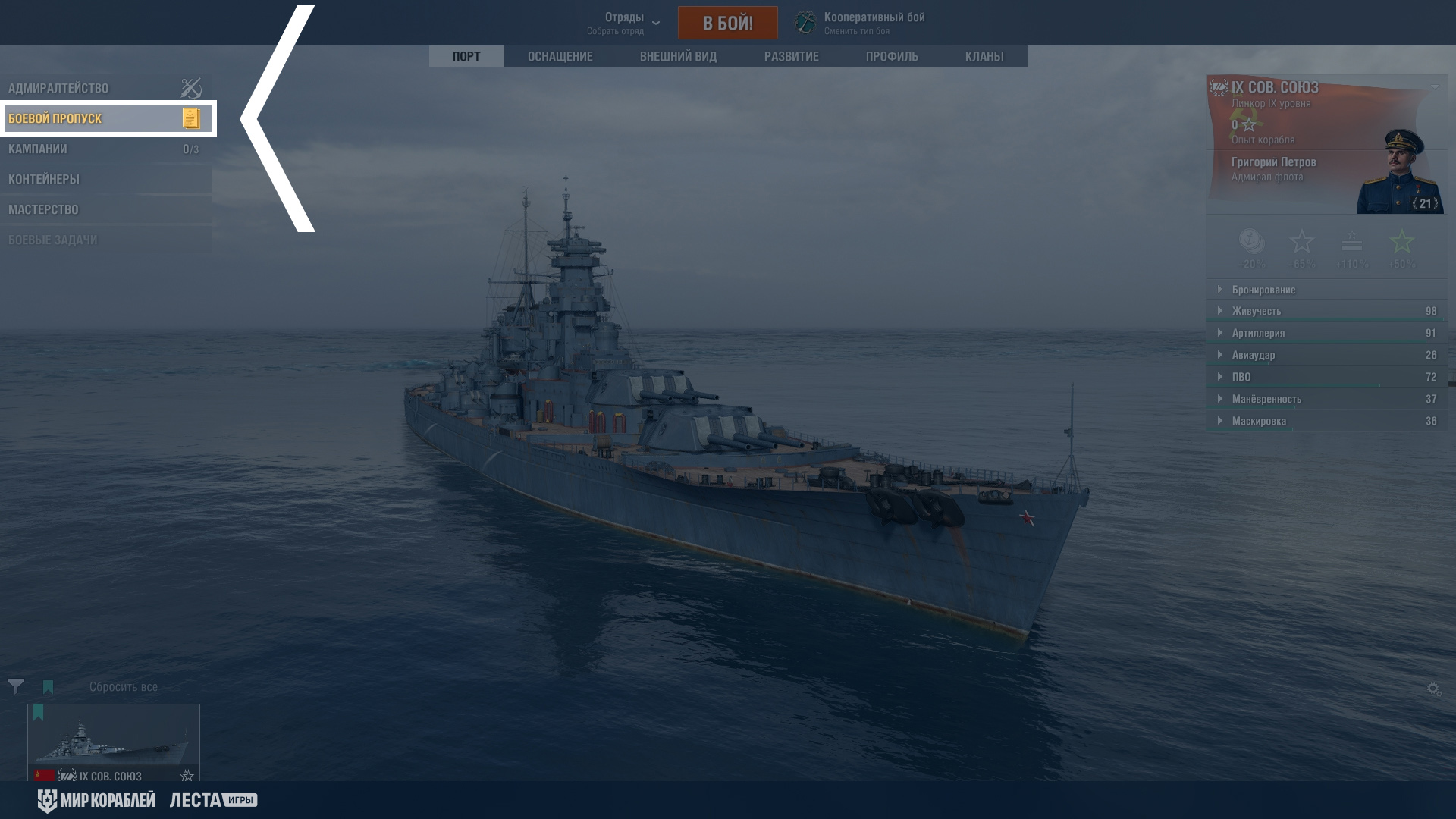1456x819 pixels.
Task: Expand the ПВО parameter row
Action: (x=1241, y=377)
